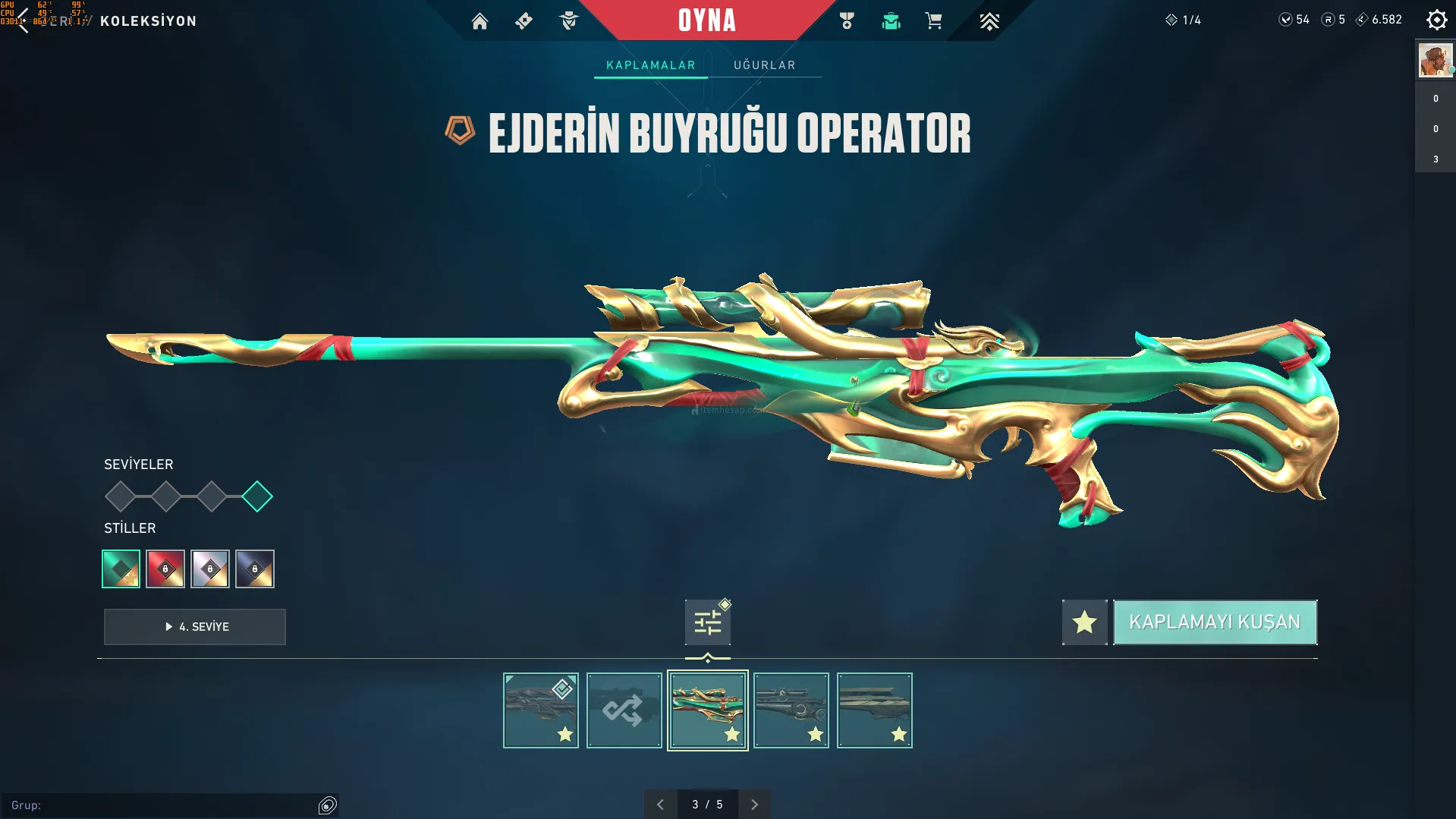
Task: Select the random shuffle skin thumbnail
Action: pyautogui.click(x=624, y=710)
